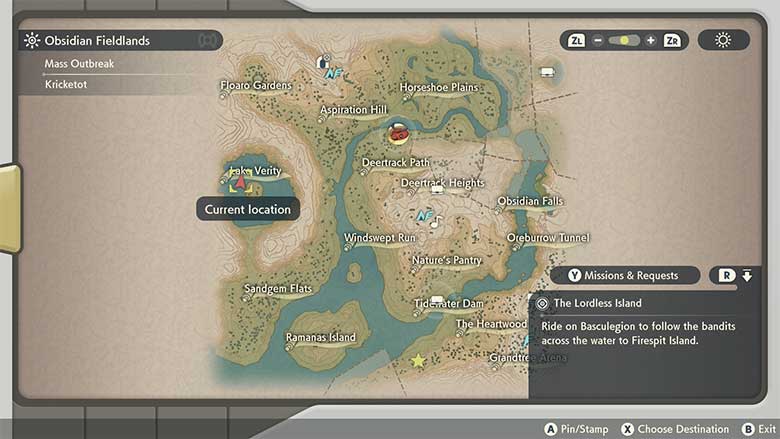Click the sunny weather indicator icon

point(722,40)
